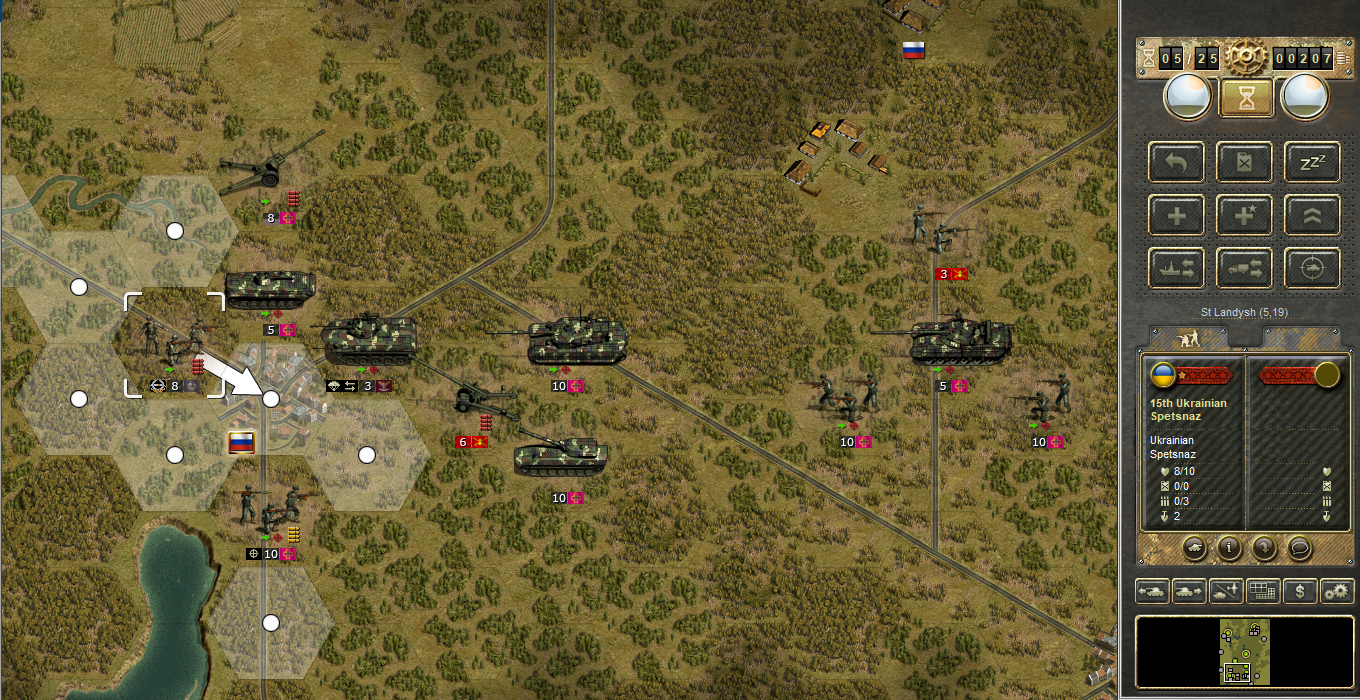Image resolution: width=1360 pixels, height=700 pixels.
Task: Select the next unit (right tank arrow)
Action: coord(1189,591)
